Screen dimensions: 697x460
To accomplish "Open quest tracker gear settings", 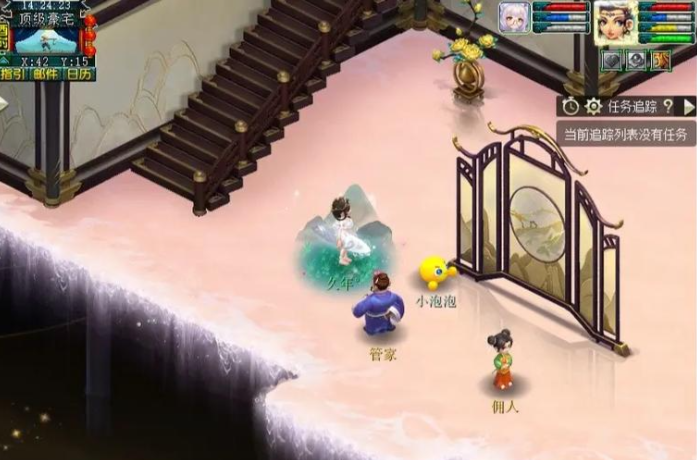I will point(593,106).
